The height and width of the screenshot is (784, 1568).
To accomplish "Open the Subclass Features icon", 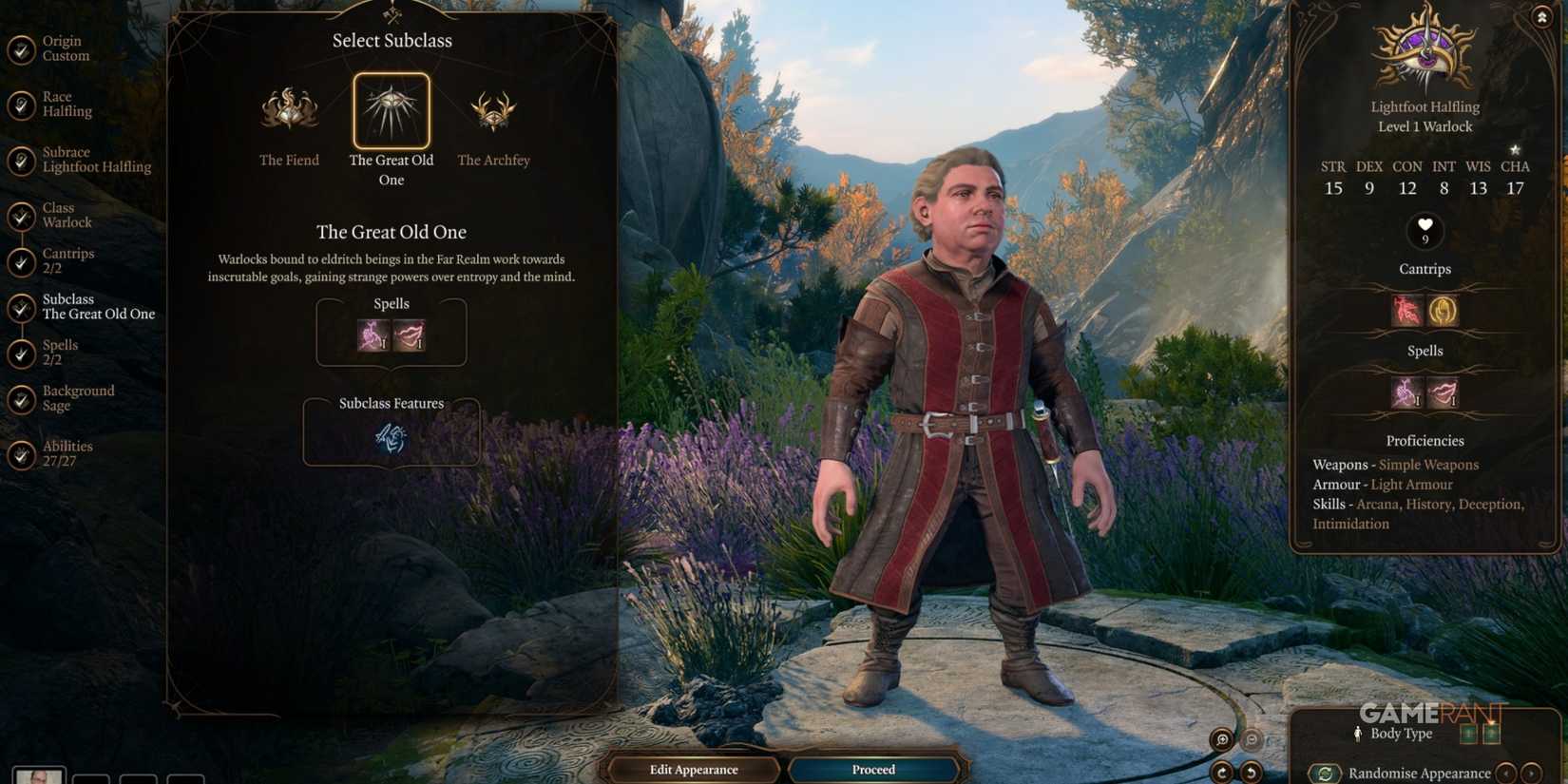I will click(x=391, y=437).
